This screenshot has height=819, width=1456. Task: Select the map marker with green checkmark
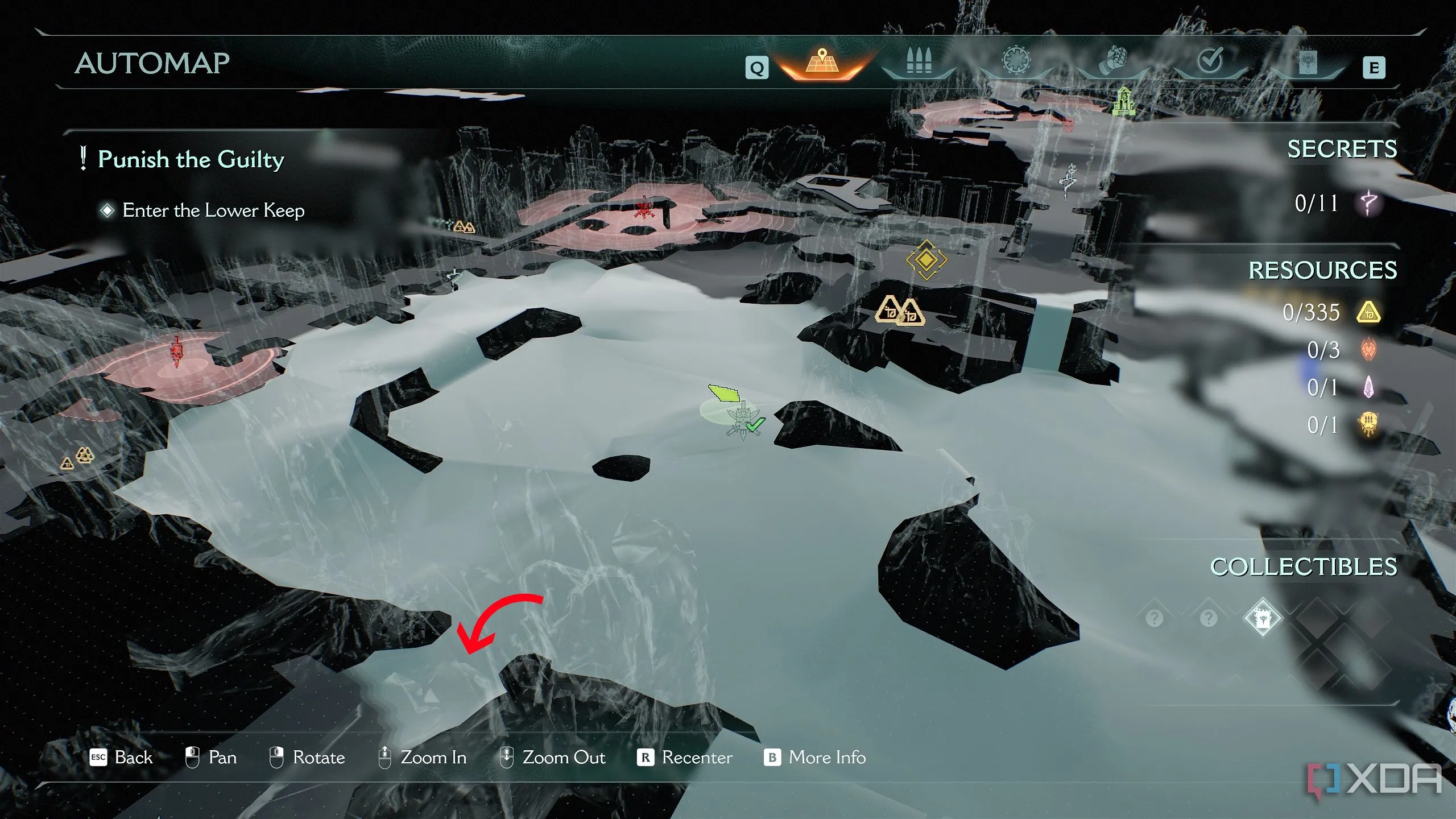pyautogui.click(x=744, y=422)
